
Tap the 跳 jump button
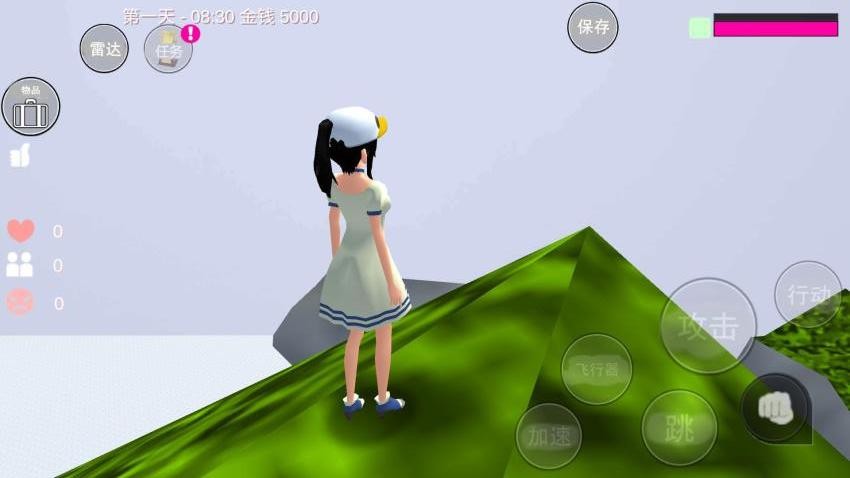pos(679,428)
